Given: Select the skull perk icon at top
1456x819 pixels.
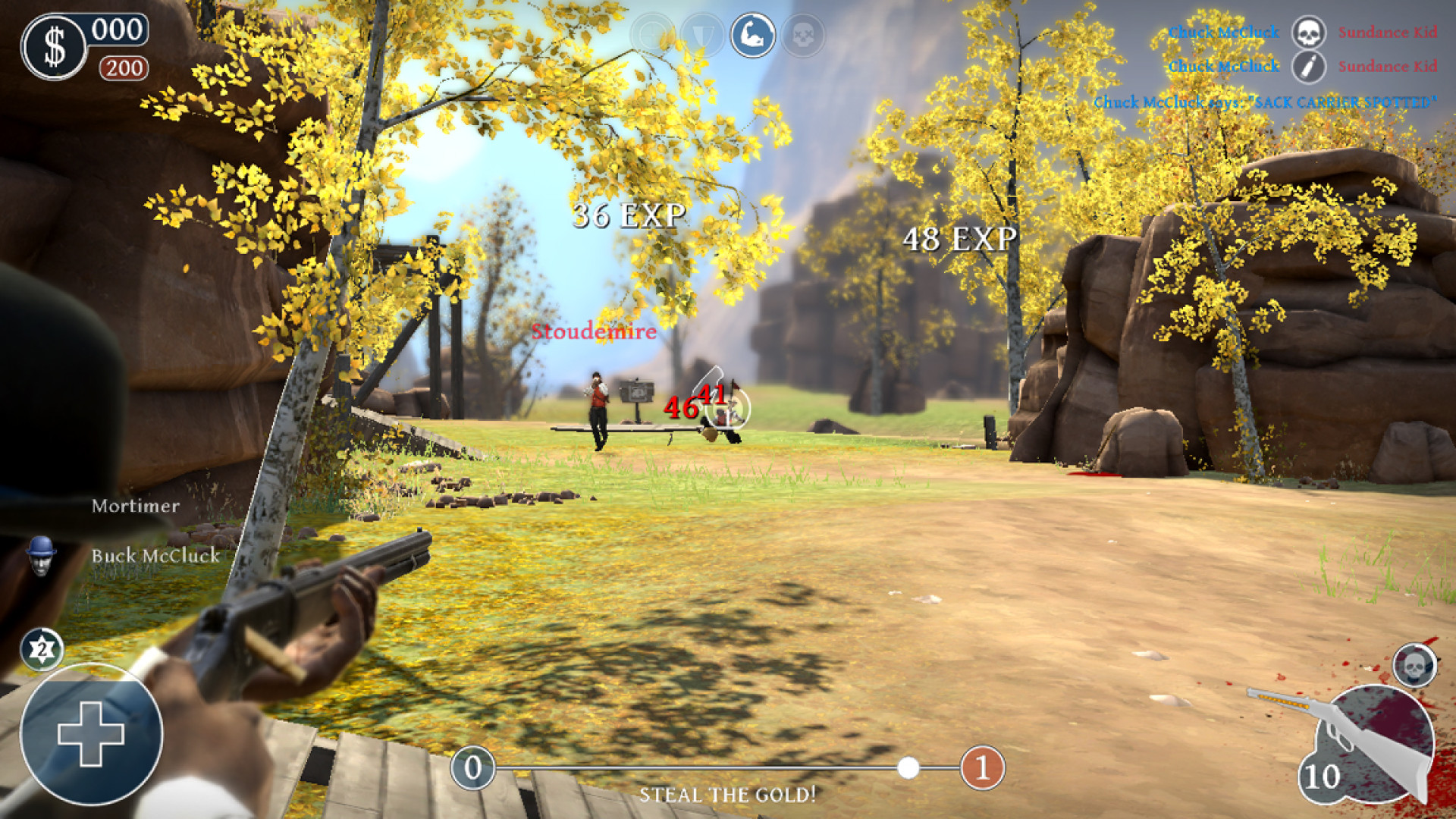Looking at the screenshot, I should [803, 35].
